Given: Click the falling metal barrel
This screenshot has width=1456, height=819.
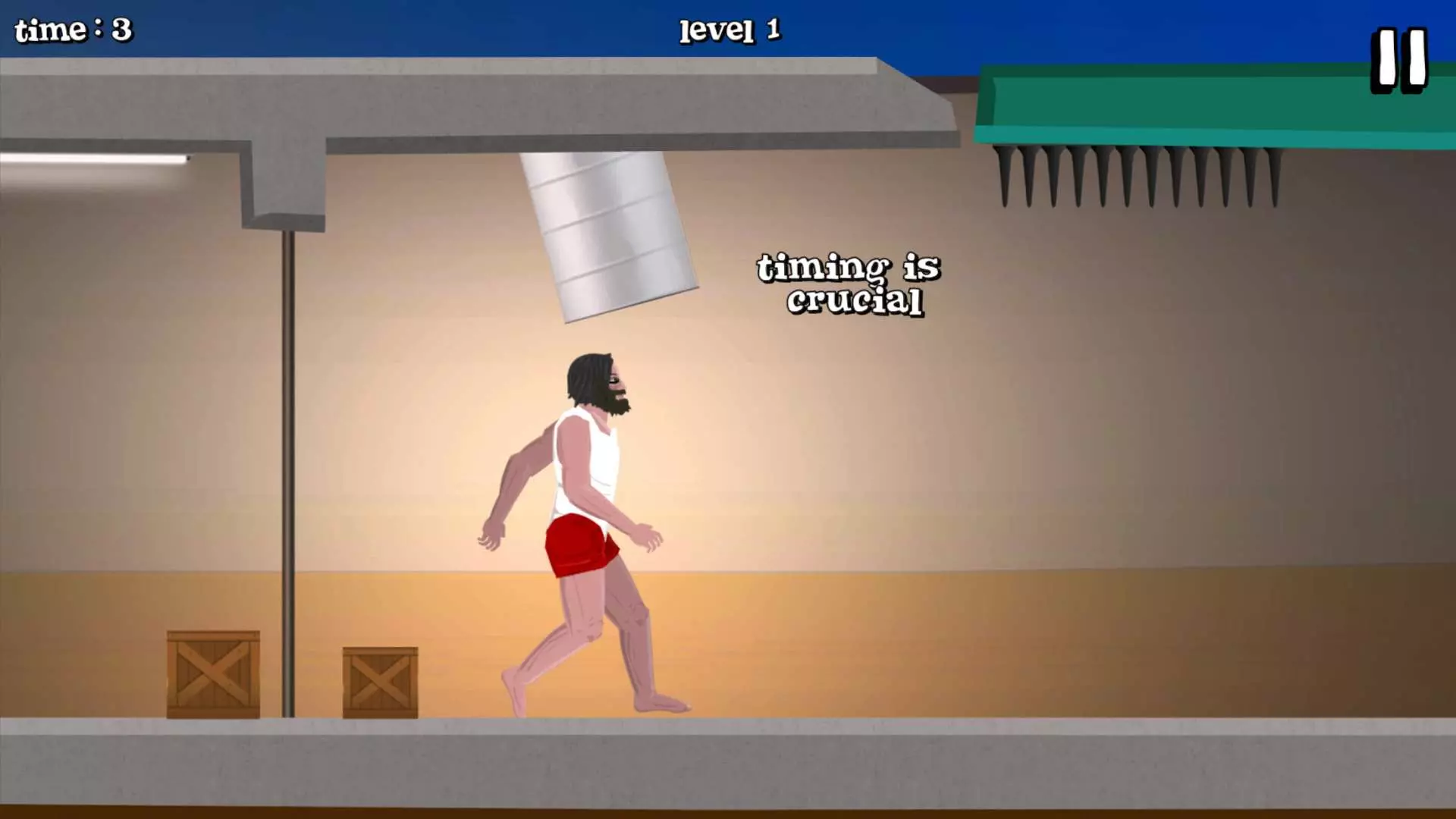Looking at the screenshot, I should coord(607,235).
